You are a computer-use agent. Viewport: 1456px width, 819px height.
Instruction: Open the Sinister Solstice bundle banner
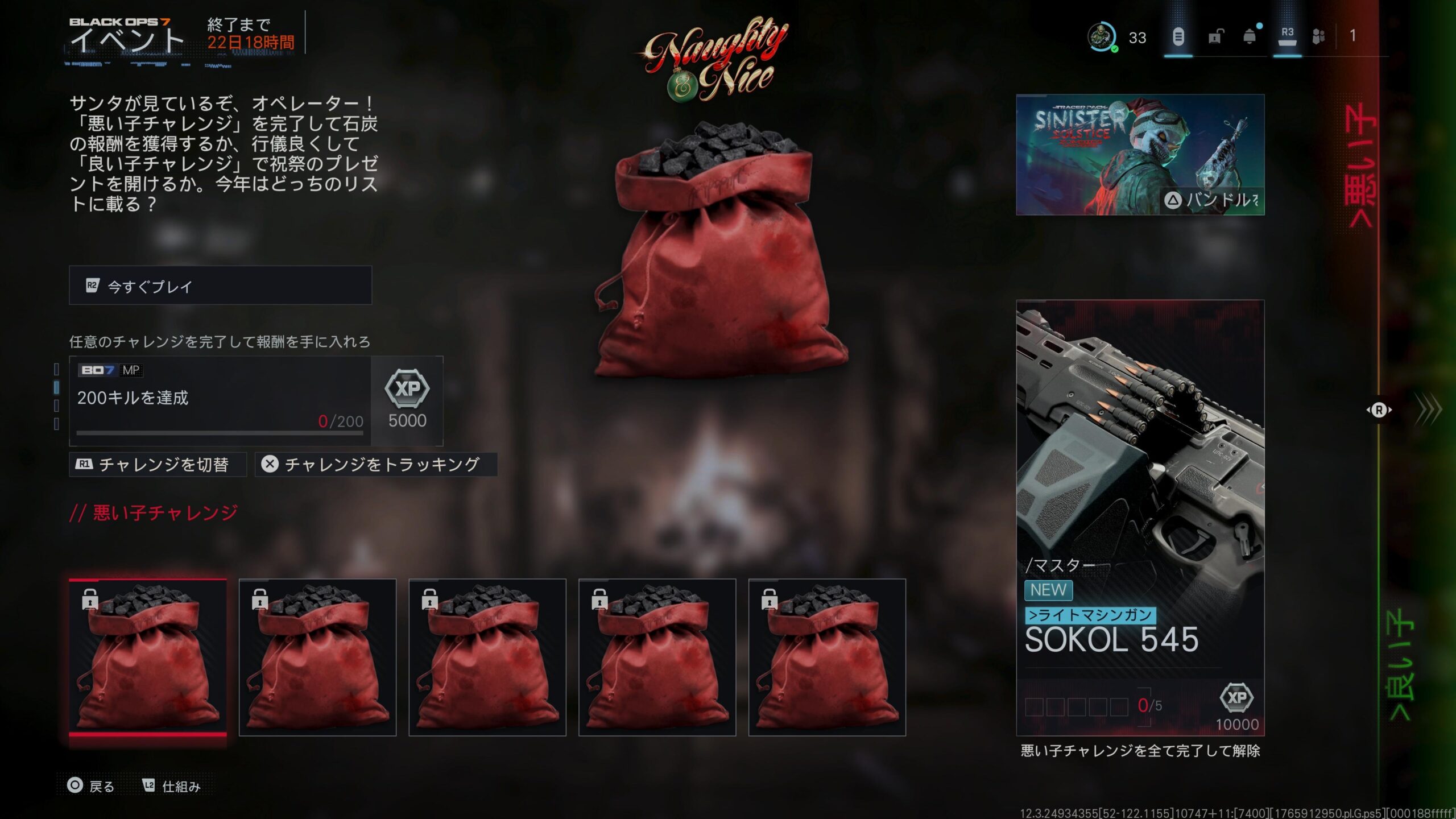1140,155
